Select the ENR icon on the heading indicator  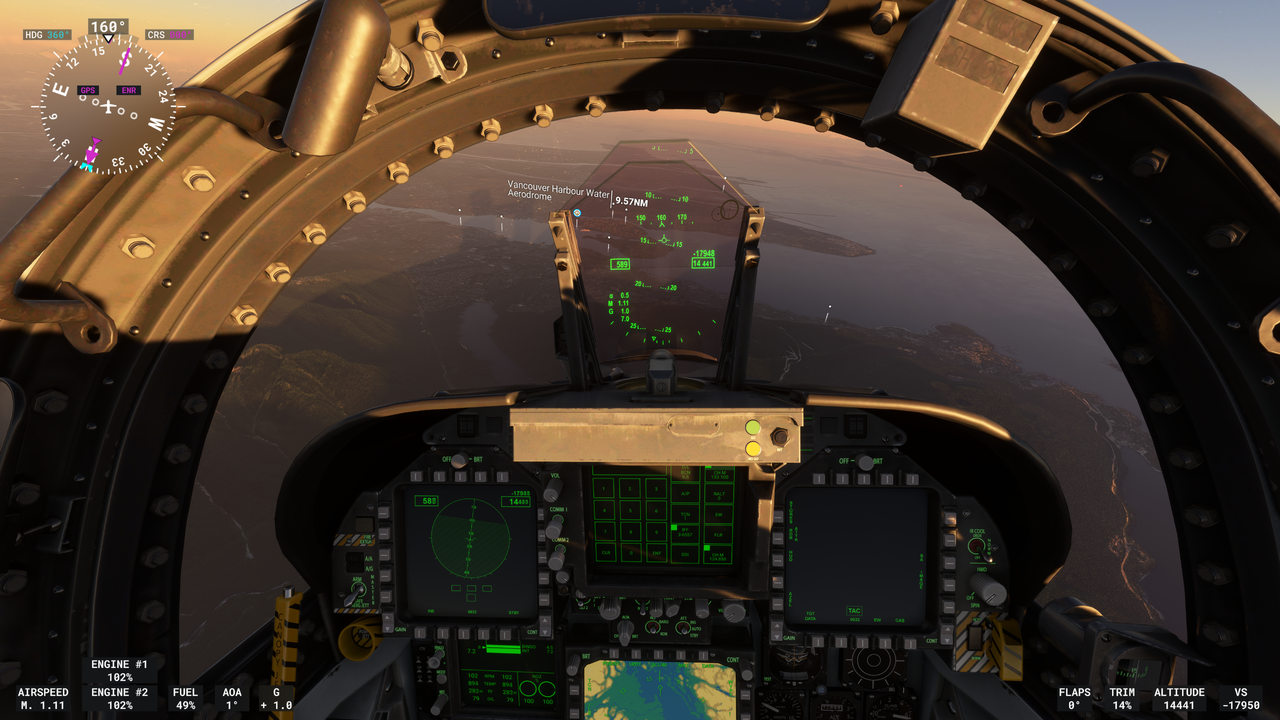[x=127, y=89]
